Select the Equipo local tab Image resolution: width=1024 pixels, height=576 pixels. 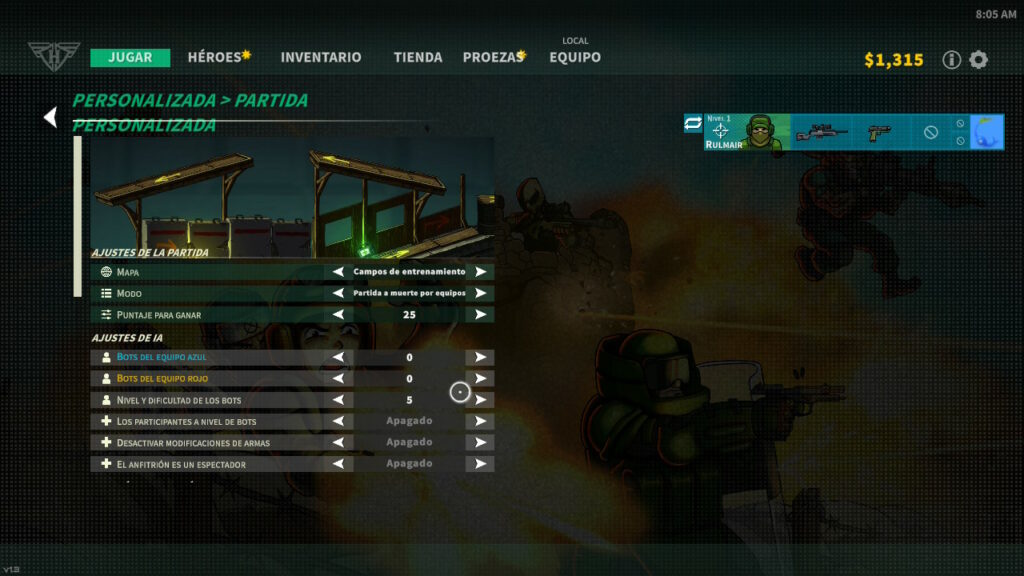[x=575, y=57]
